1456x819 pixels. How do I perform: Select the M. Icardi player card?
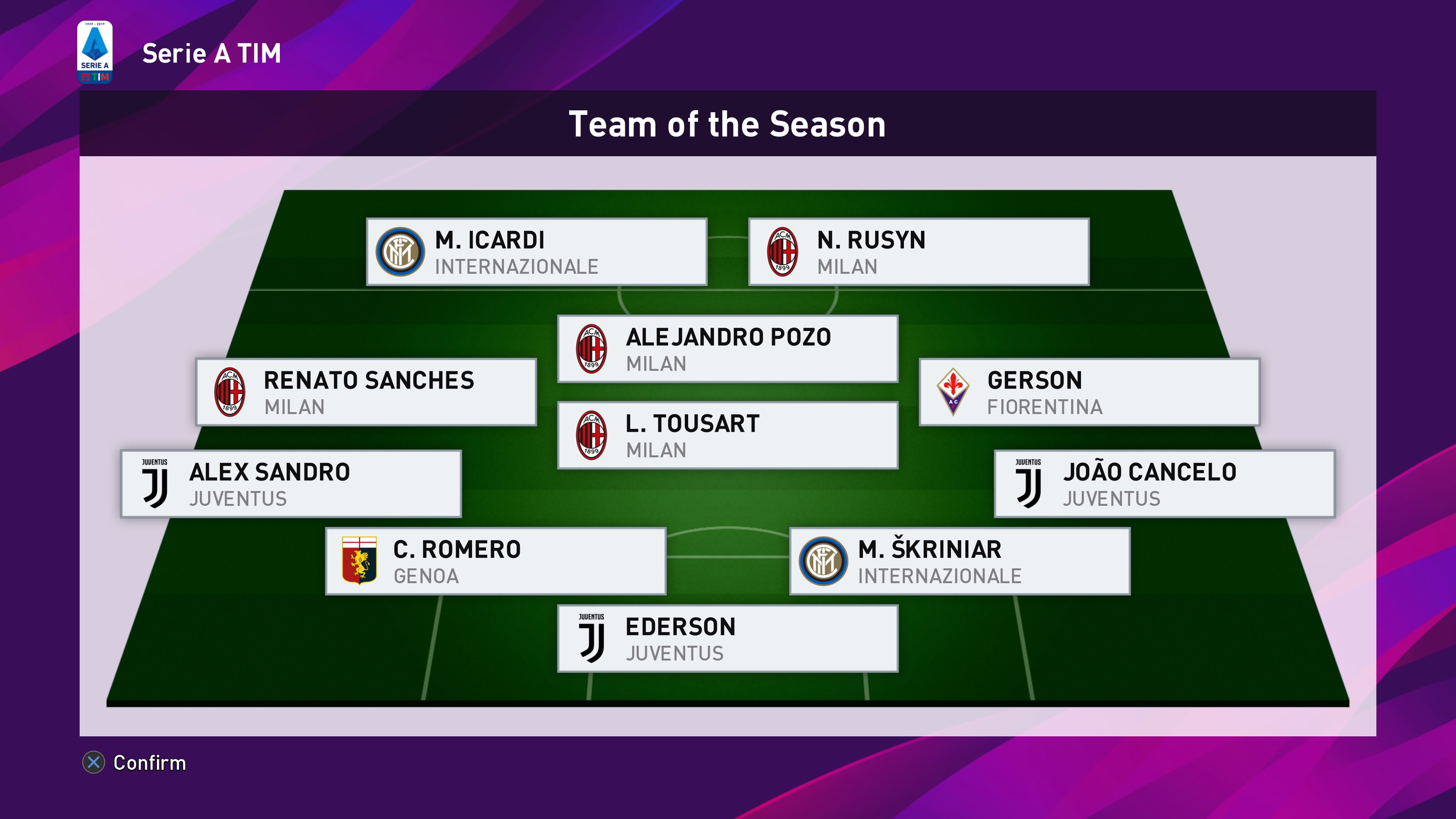(537, 252)
